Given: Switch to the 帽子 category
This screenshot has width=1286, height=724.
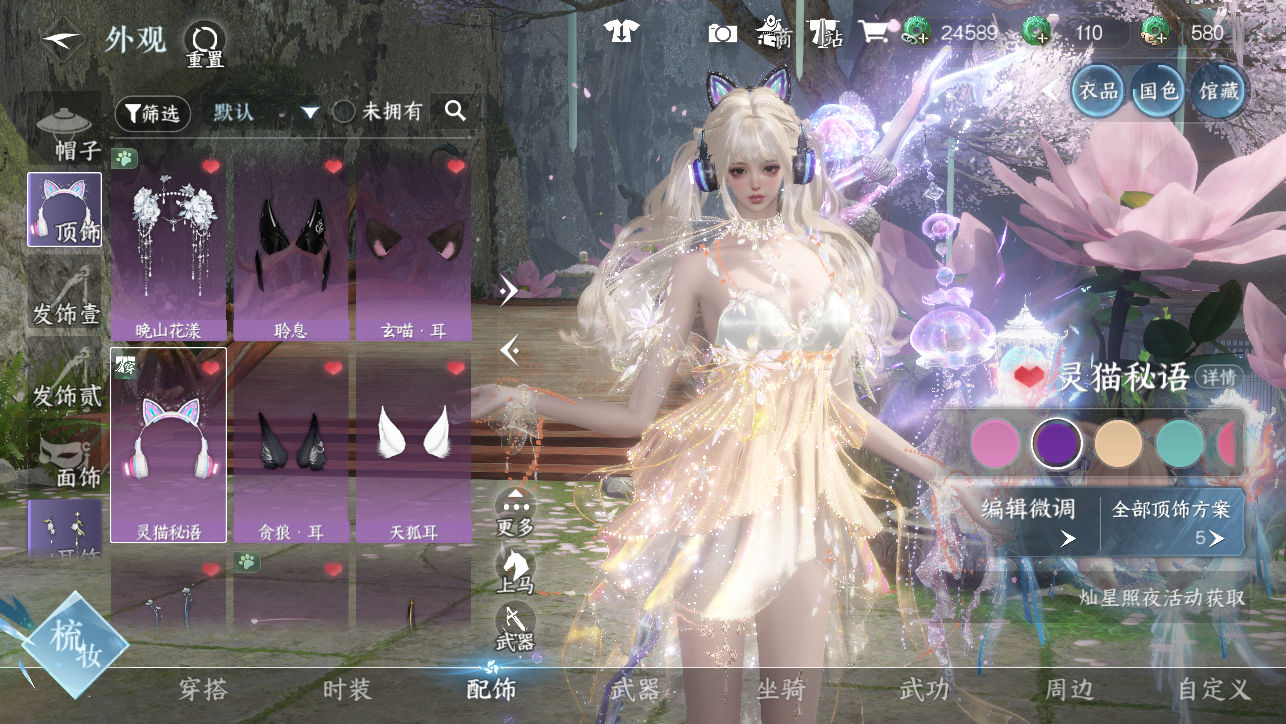Looking at the screenshot, I should point(65,133).
